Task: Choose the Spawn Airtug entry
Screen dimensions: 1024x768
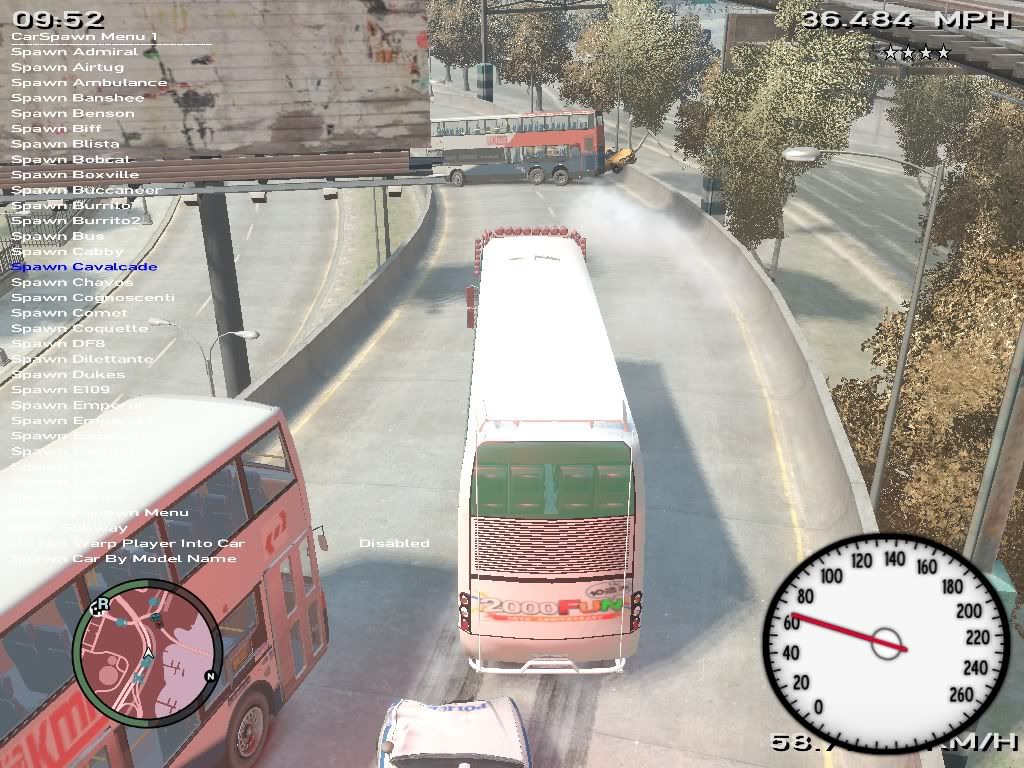Action: (x=68, y=67)
